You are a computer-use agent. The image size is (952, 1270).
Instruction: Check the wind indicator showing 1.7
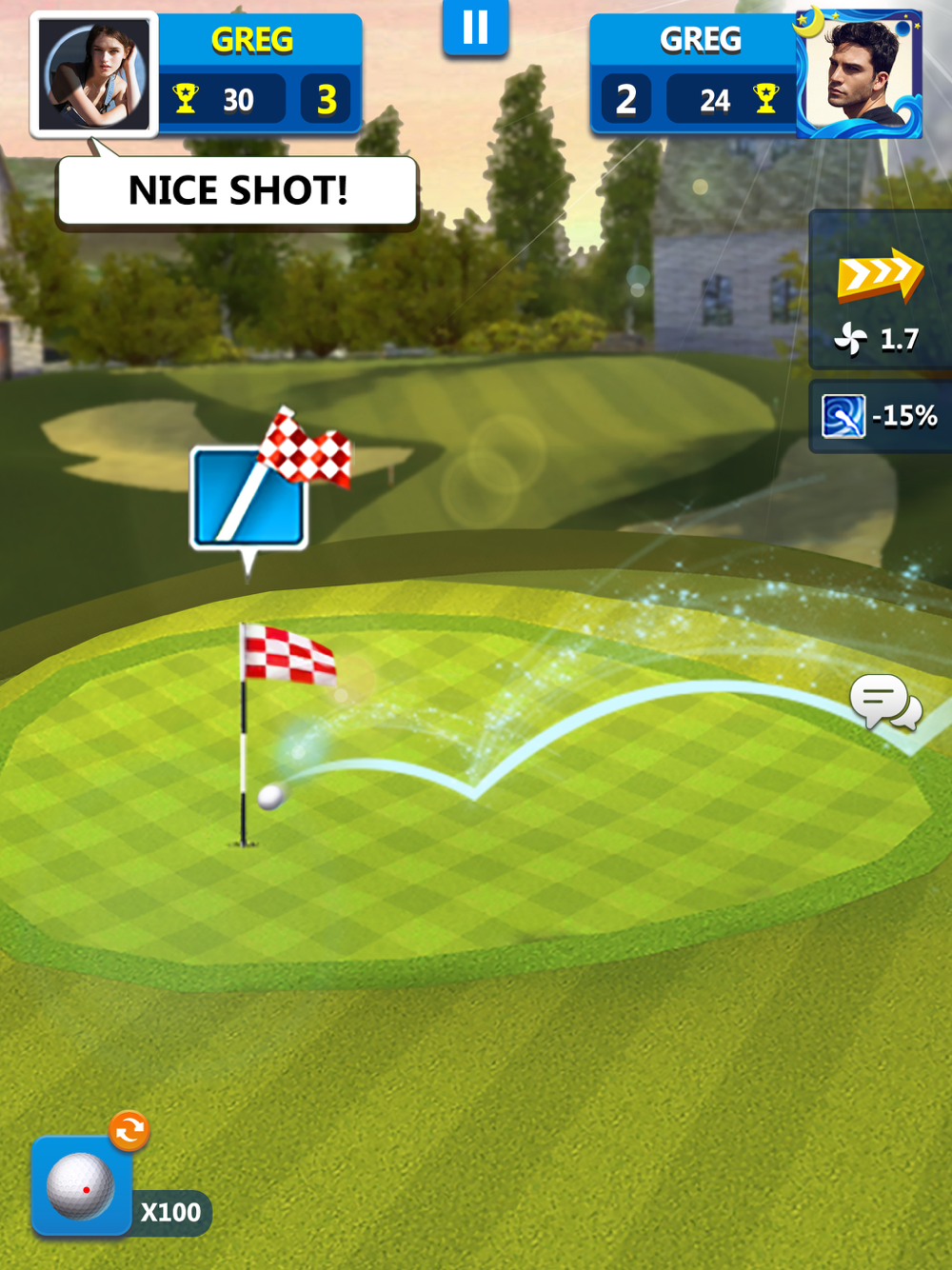[880, 338]
